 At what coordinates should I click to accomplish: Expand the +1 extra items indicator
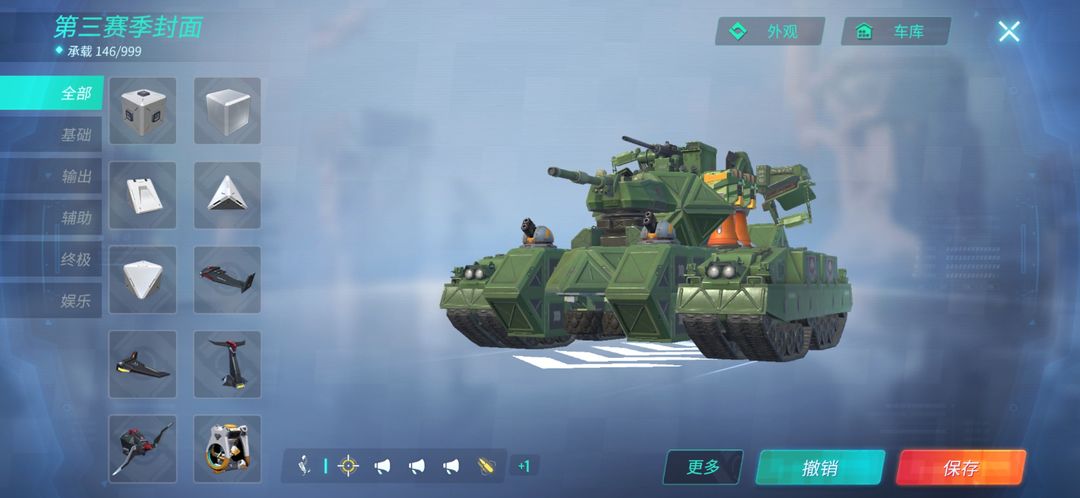523,465
